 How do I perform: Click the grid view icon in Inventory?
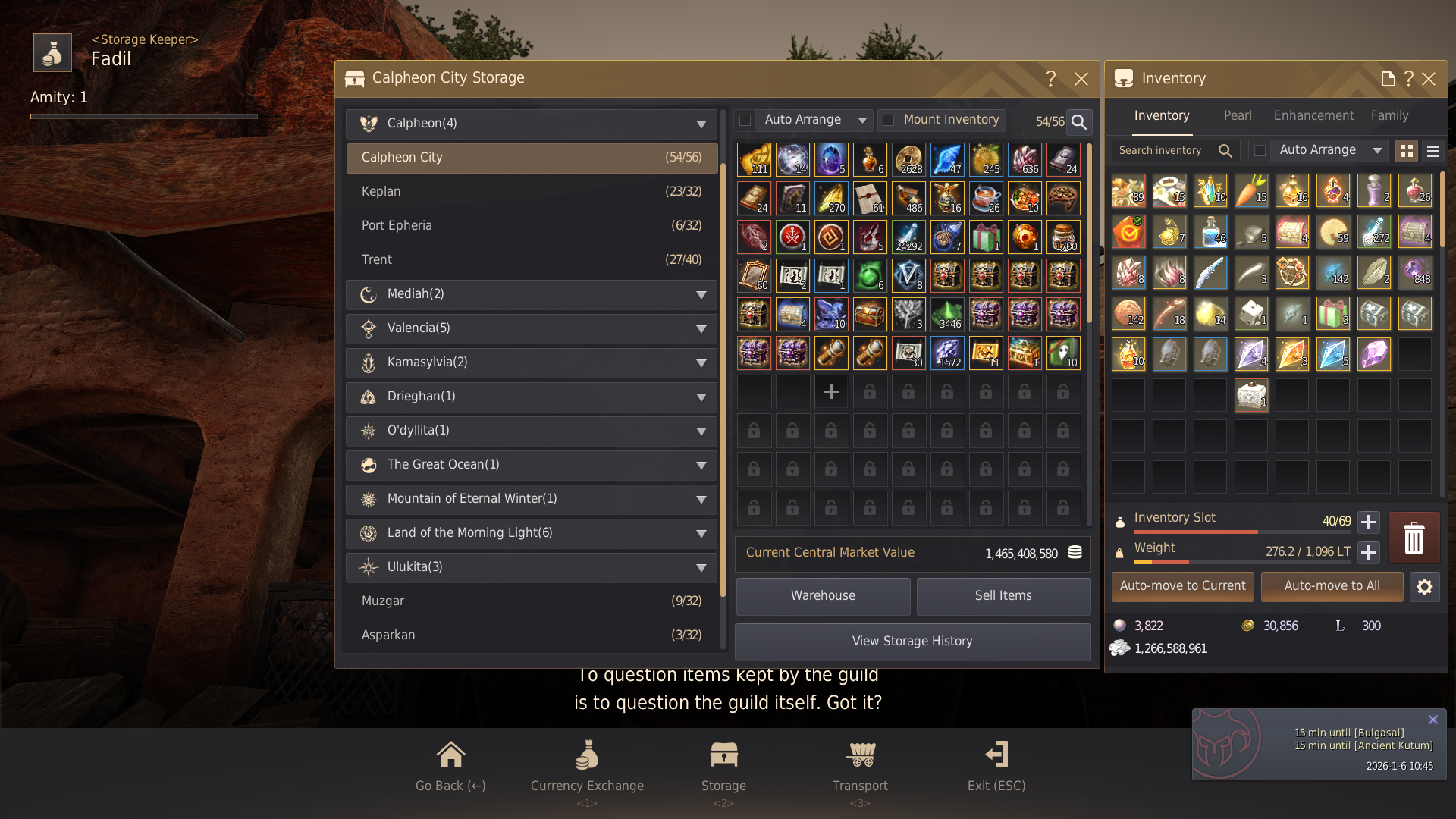pyautogui.click(x=1407, y=150)
